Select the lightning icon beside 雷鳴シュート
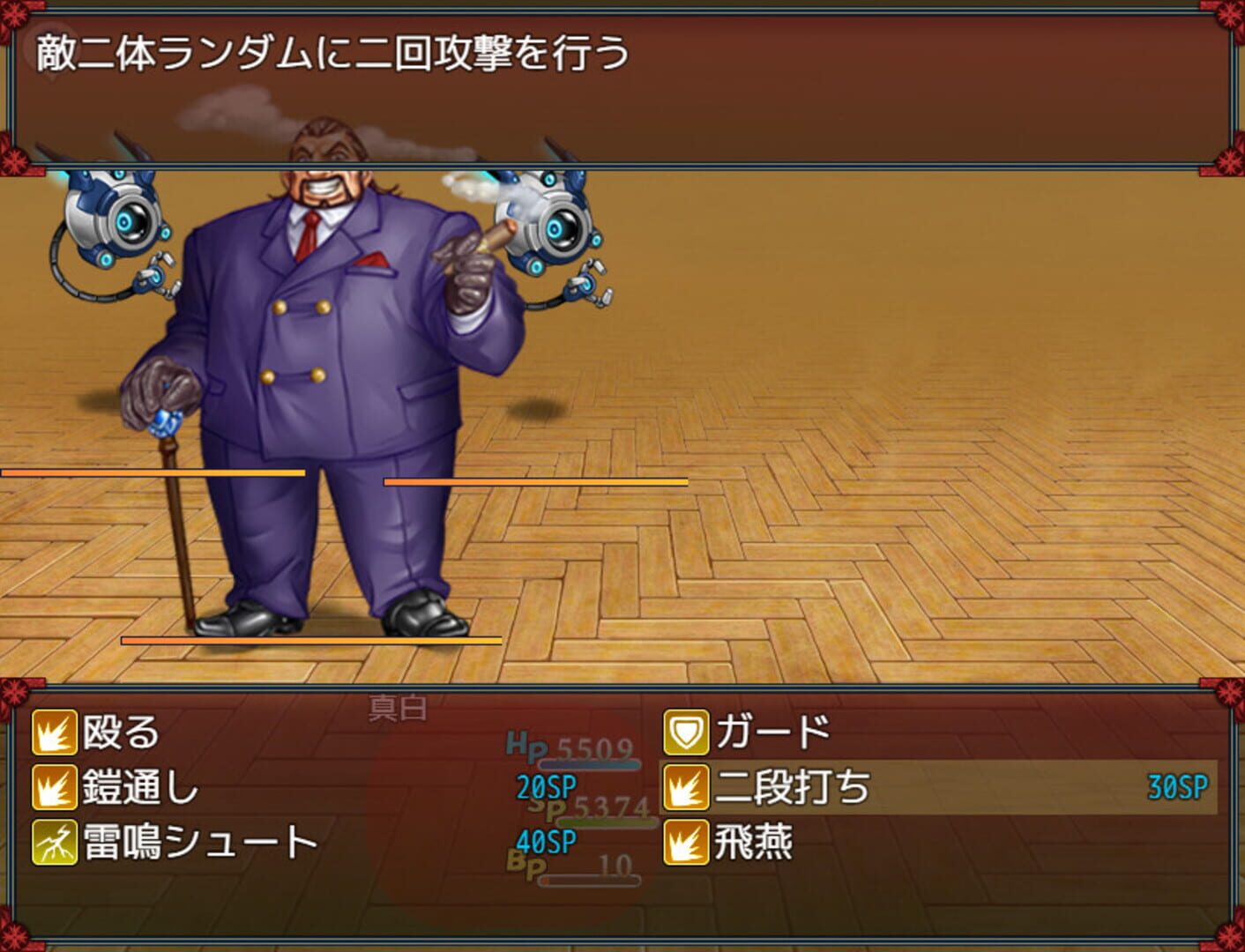 (53, 844)
